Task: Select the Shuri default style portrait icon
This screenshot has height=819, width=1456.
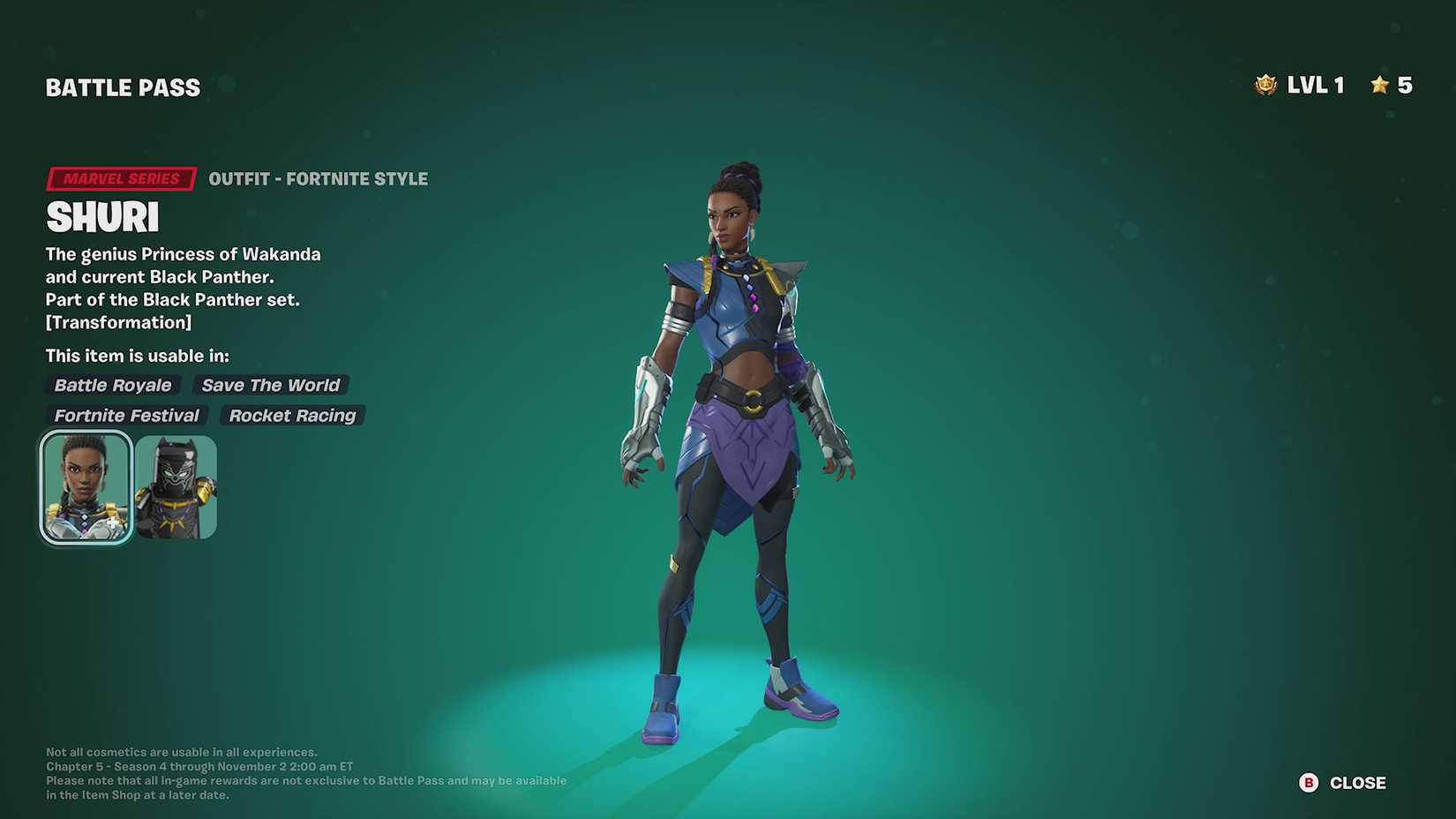Action: coord(85,485)
